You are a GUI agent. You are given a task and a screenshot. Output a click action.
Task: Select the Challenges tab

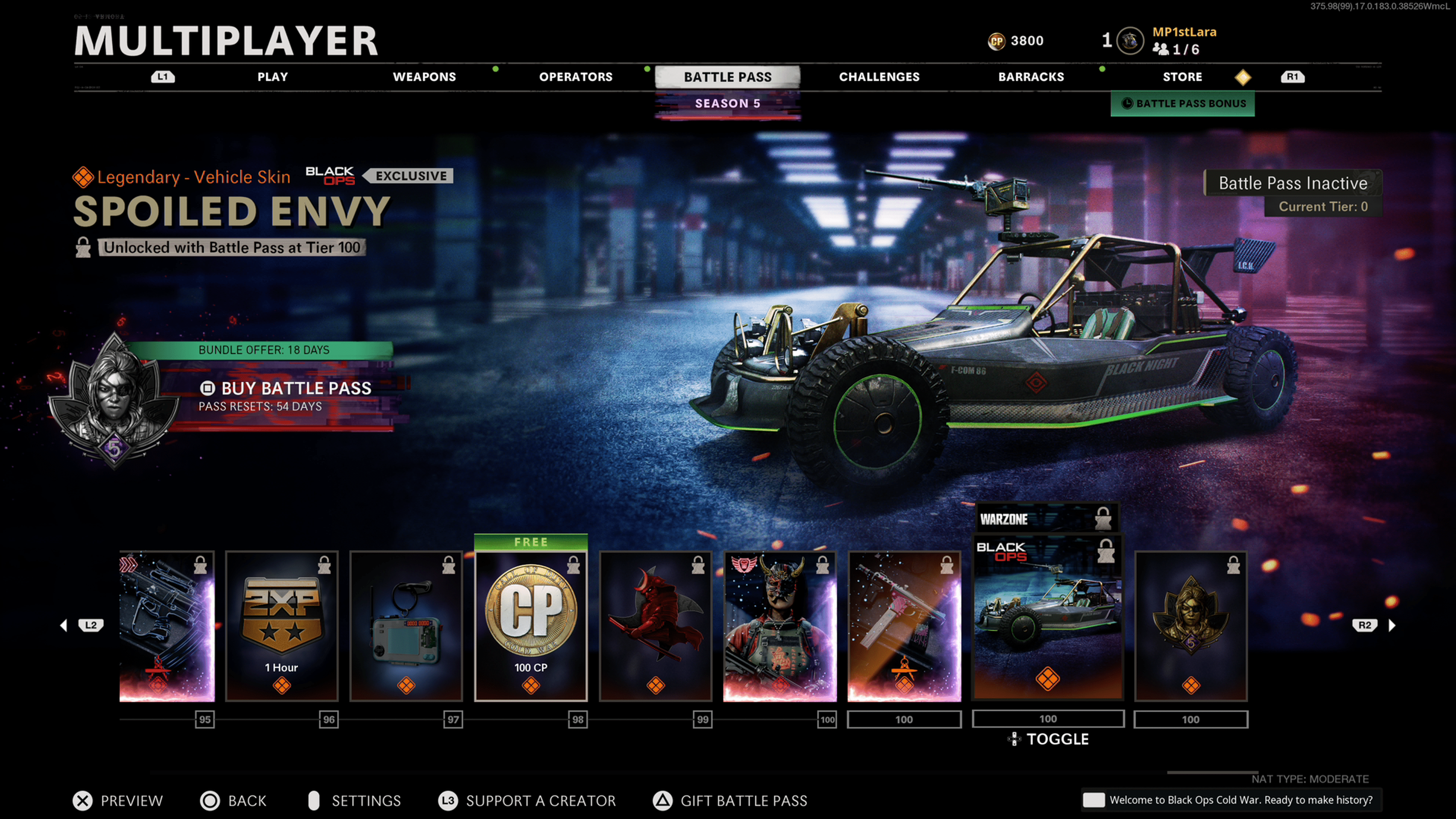click(879, 77)
